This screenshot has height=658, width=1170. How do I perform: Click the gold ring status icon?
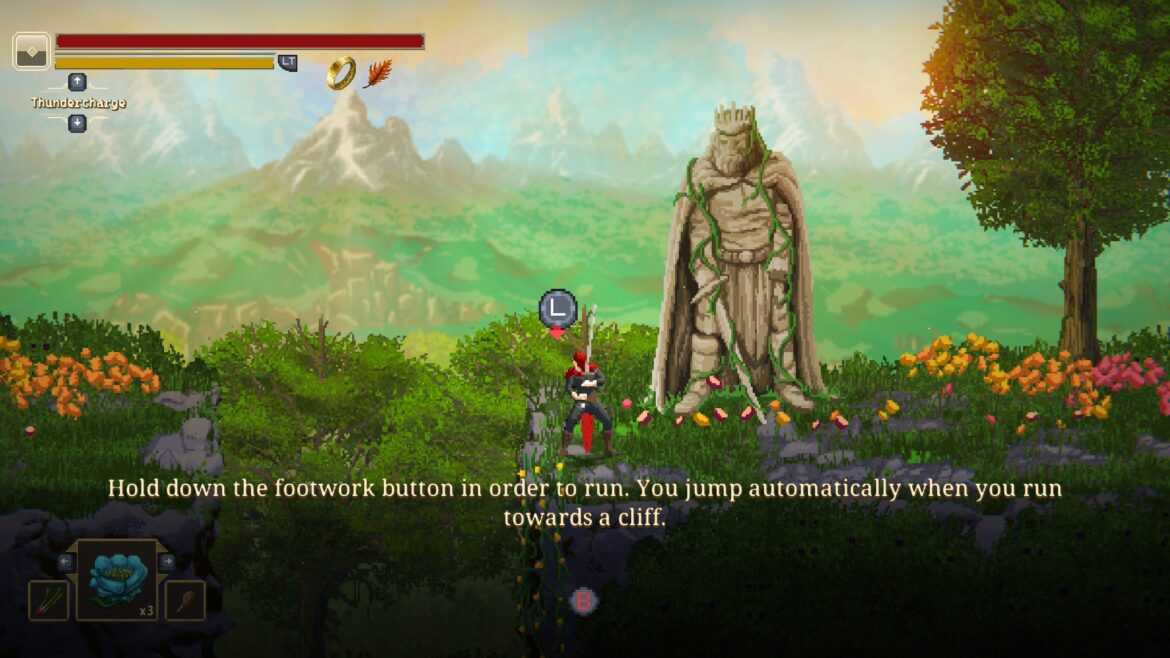[x=341, y=73]
